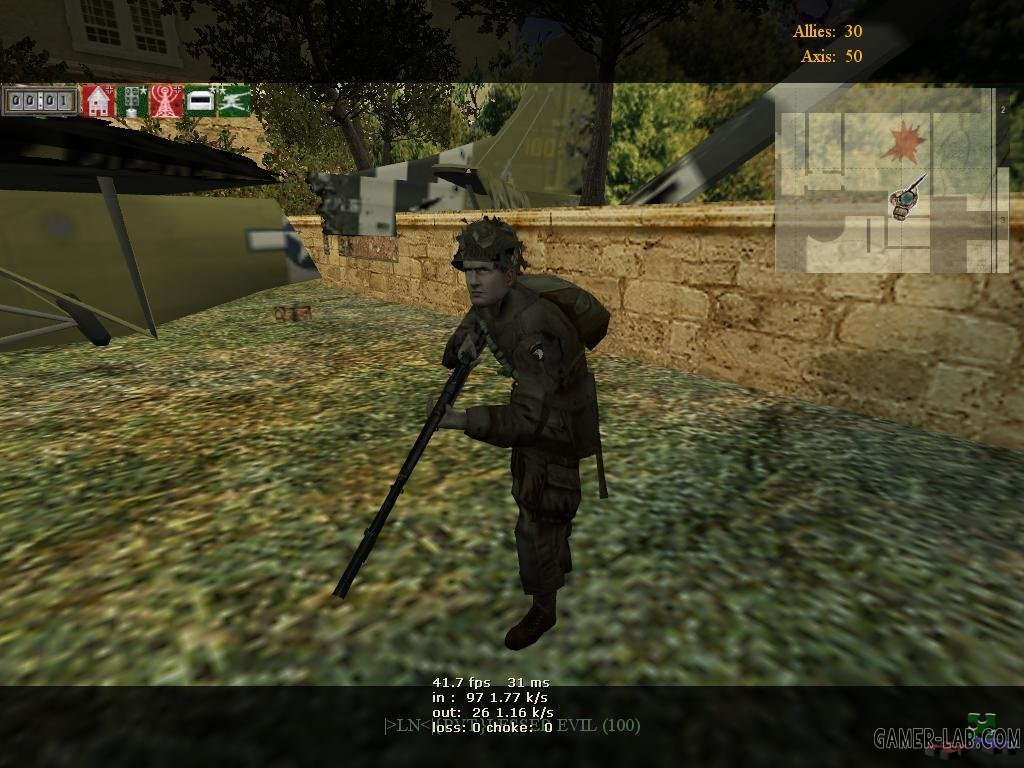Click the red house objective icon
Screen dimensions: 1024x768
[98, 101]
